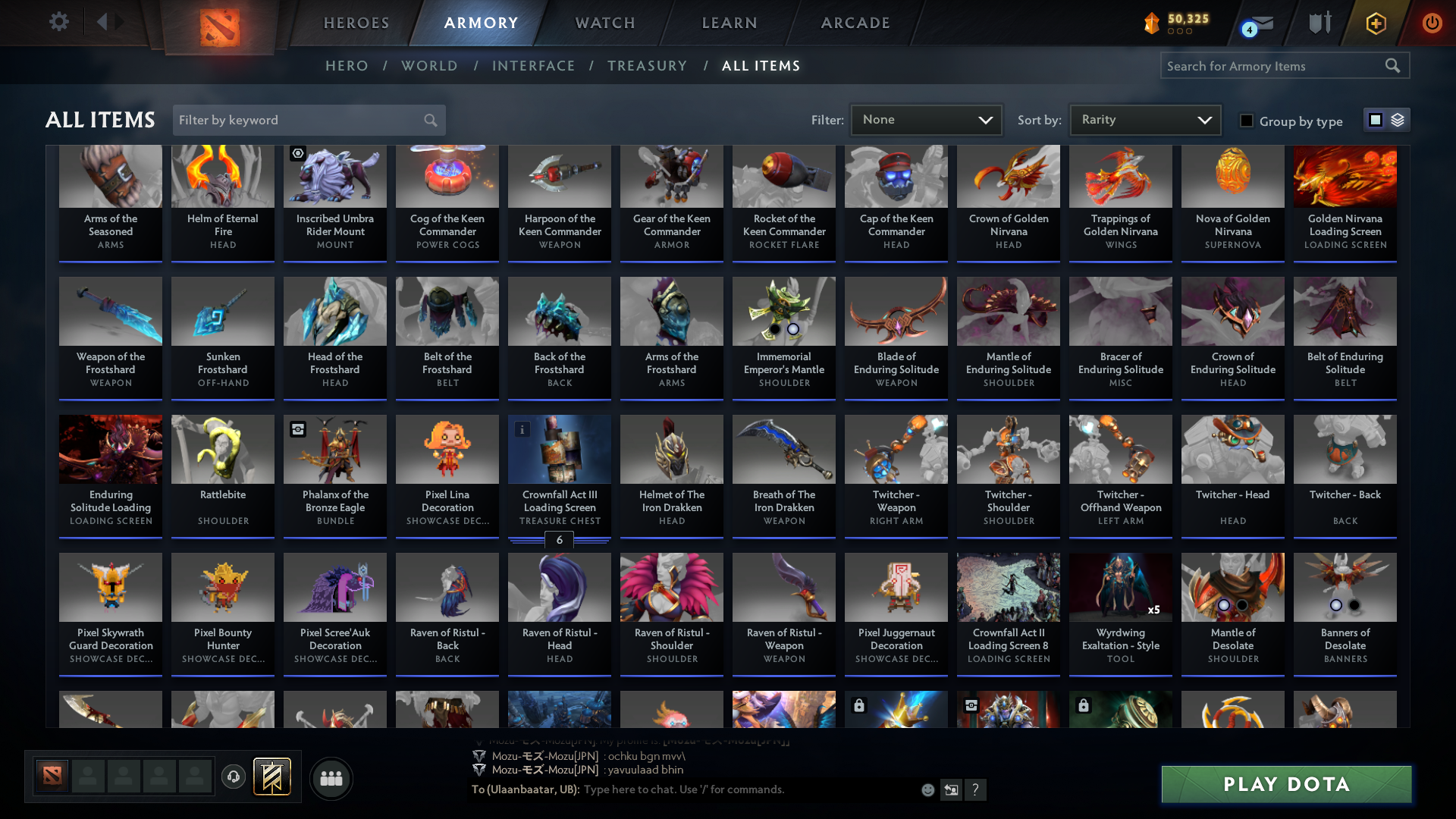
Task: Click the shield and sword armory icon
Action: tap(1319, 23)
